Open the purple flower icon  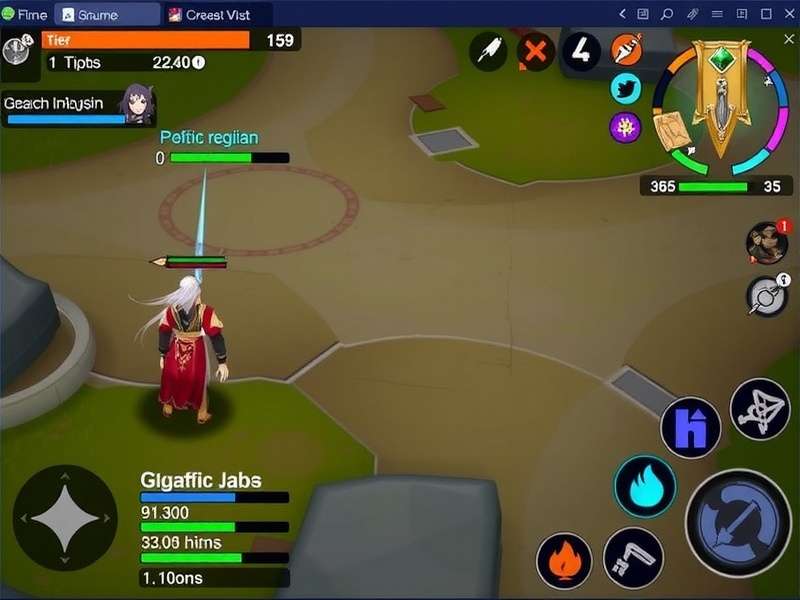626,127
